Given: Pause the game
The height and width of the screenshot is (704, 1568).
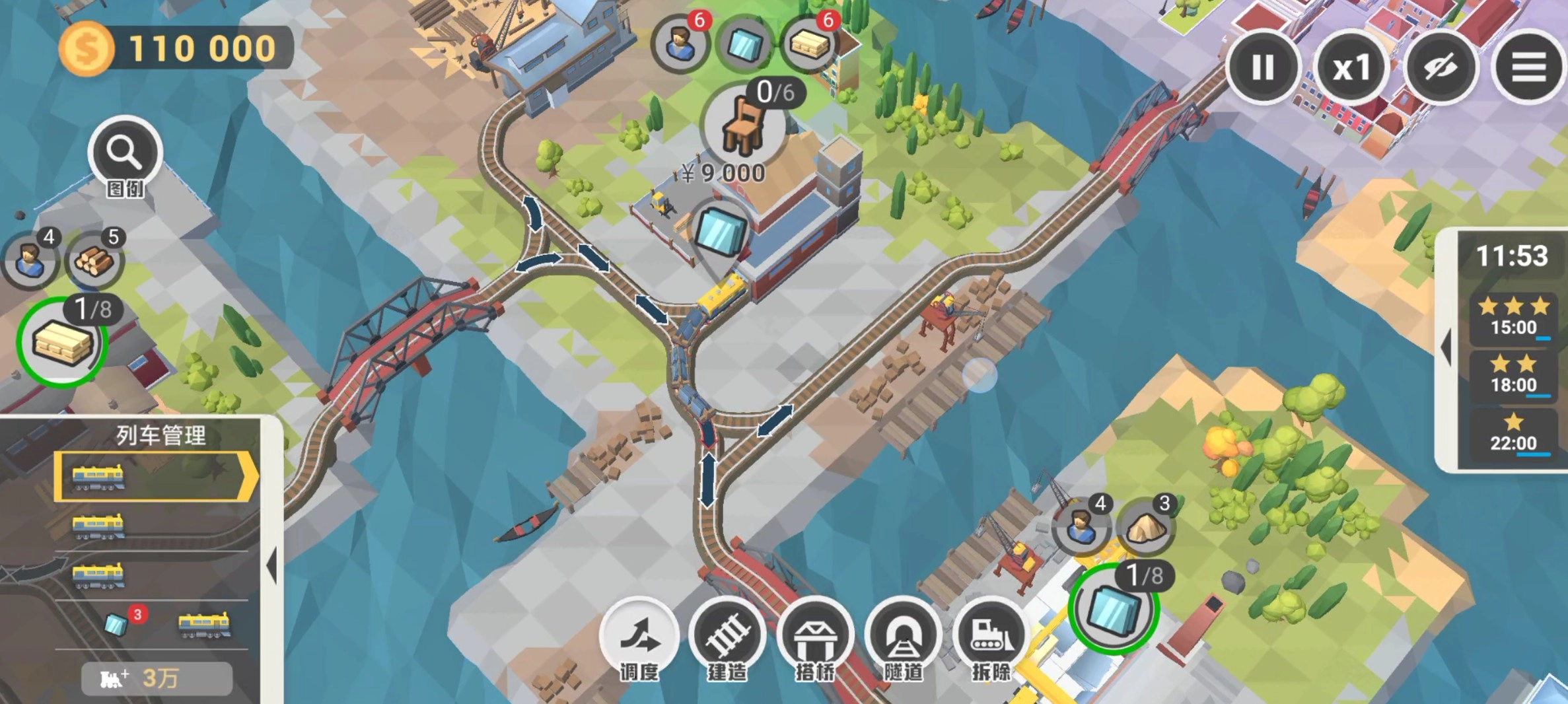Looking at the screenshot, I should [1262, 67].
